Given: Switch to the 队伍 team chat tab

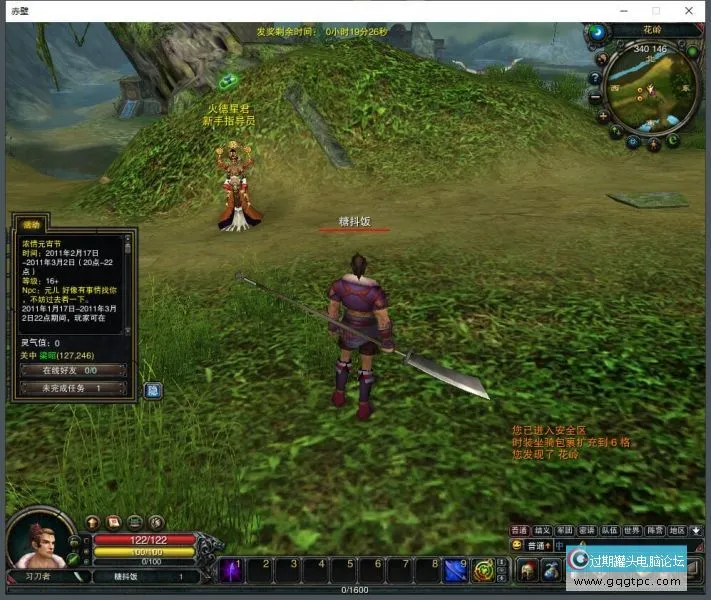Looking at the screenshot, I should click(610, 530).
